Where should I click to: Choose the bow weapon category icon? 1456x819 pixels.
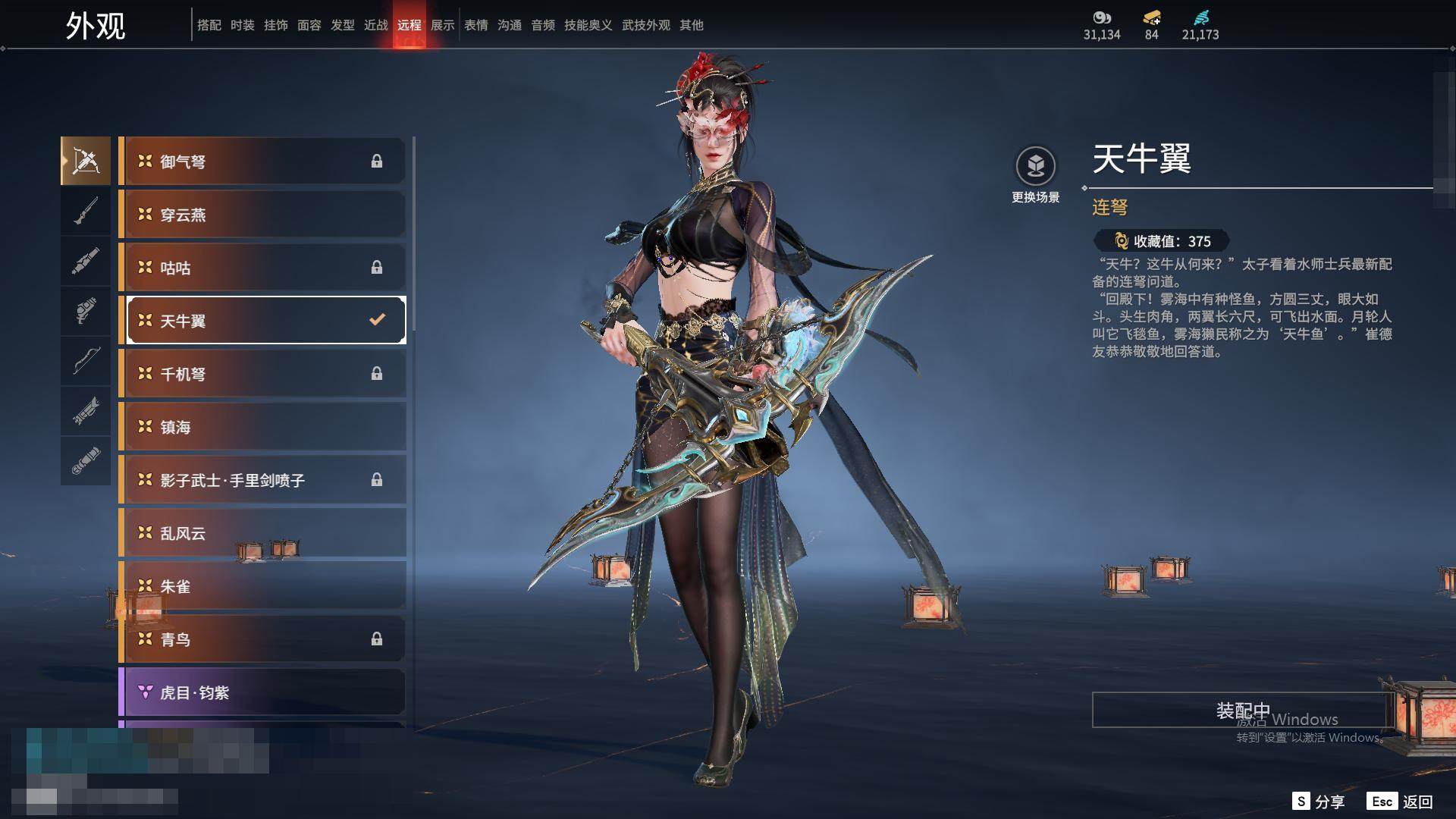[86, 361]
